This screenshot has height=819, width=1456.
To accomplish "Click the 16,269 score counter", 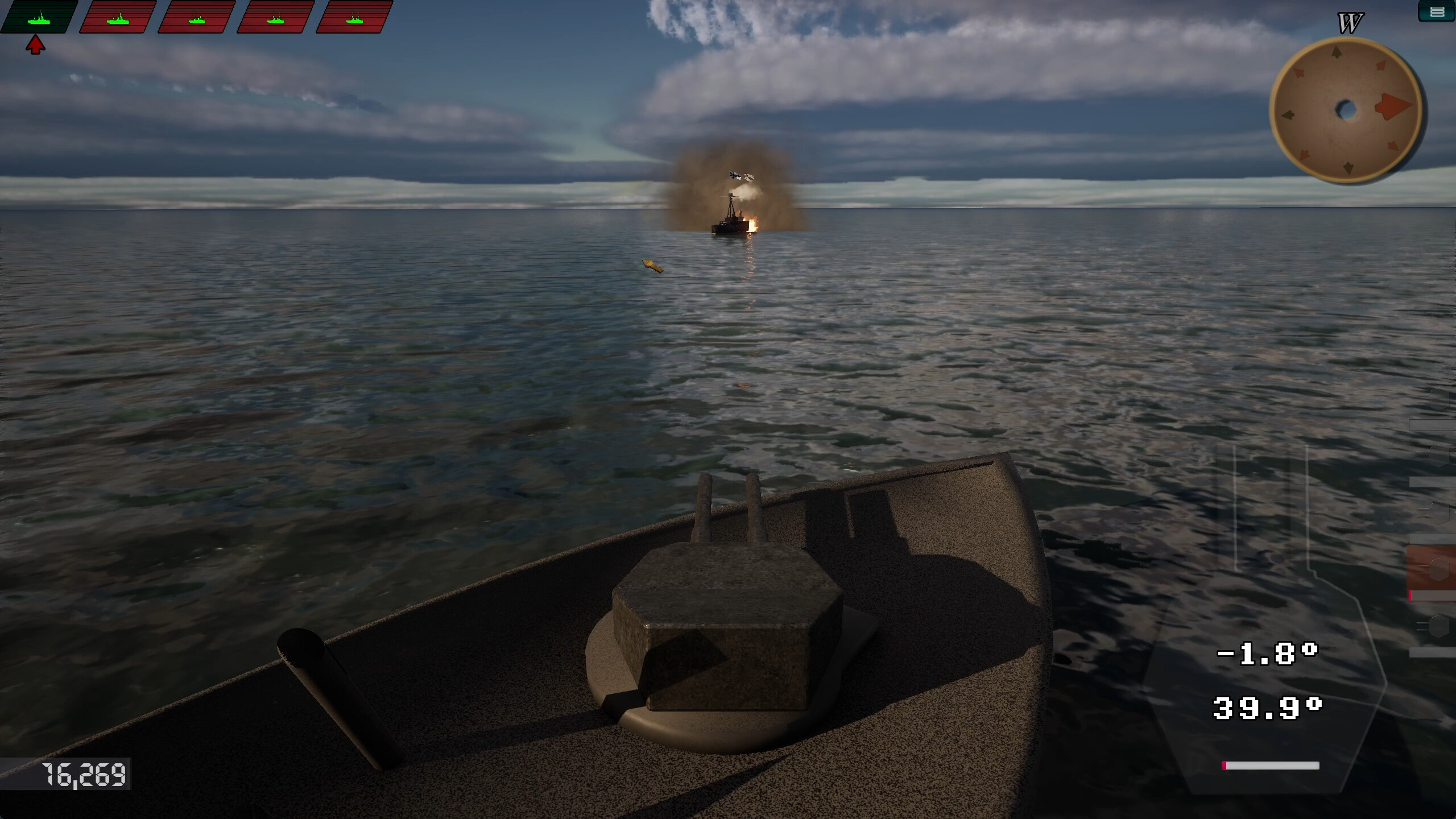I will [83, 775].
